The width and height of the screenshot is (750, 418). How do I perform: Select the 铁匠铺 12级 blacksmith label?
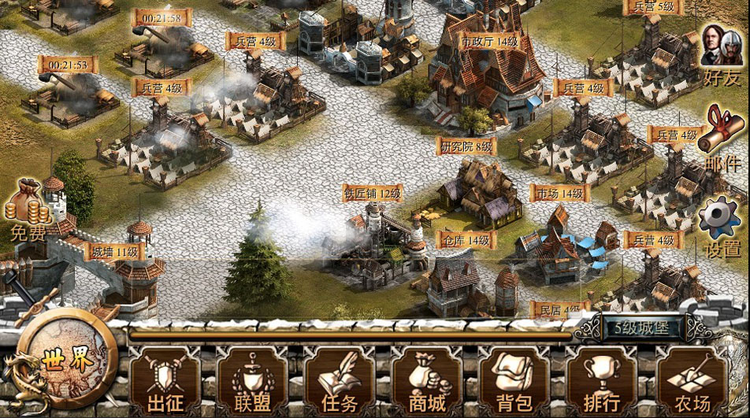coord(372,192)
